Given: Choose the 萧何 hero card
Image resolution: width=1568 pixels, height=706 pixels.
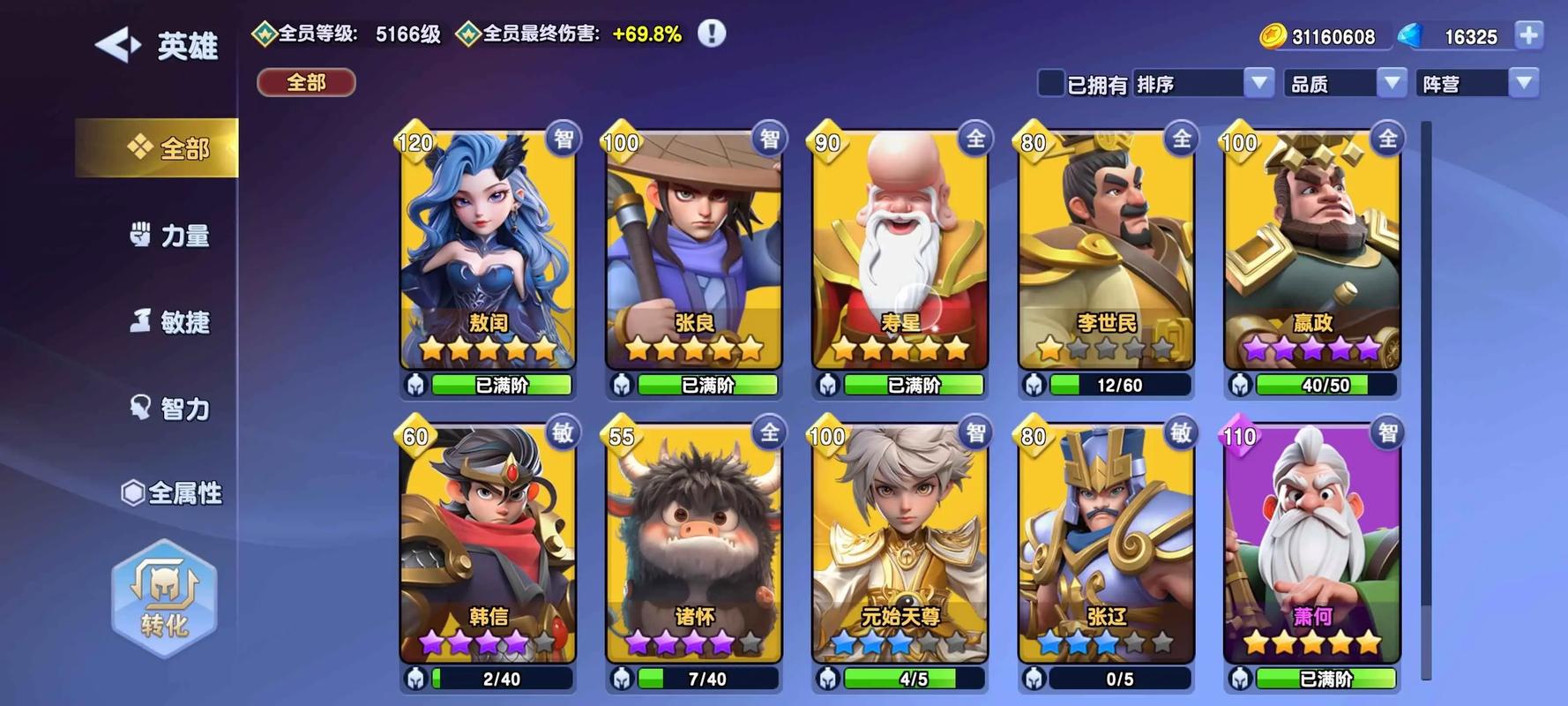Looking at the screenshot, I should (x=1312, y=543).
